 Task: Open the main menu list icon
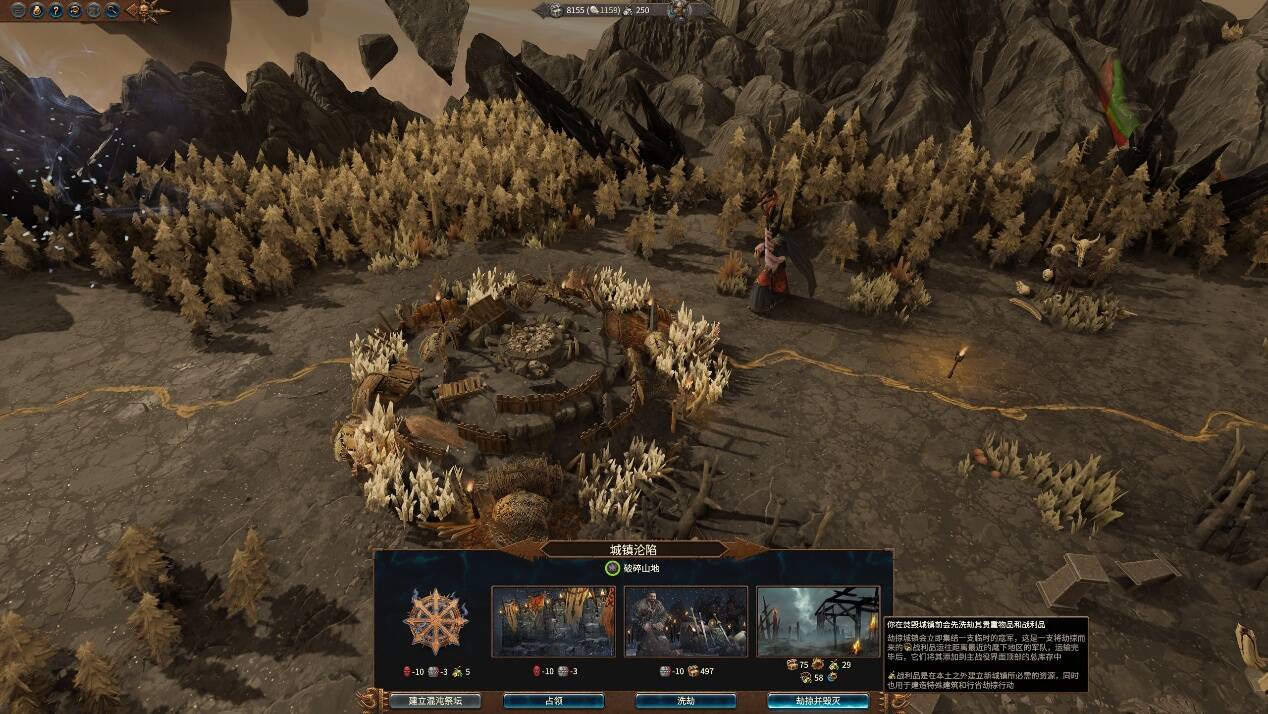[18, 11]
